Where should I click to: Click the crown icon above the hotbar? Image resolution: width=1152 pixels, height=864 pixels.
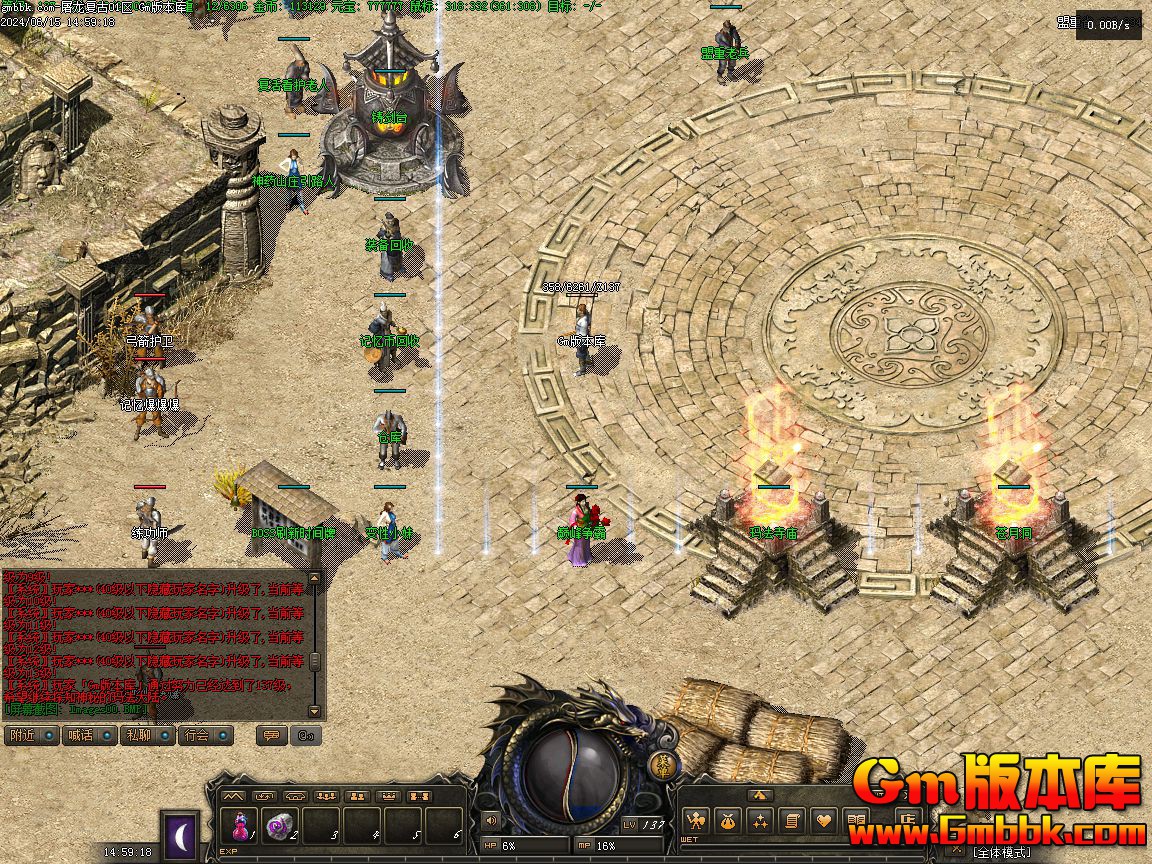[388, 796]
